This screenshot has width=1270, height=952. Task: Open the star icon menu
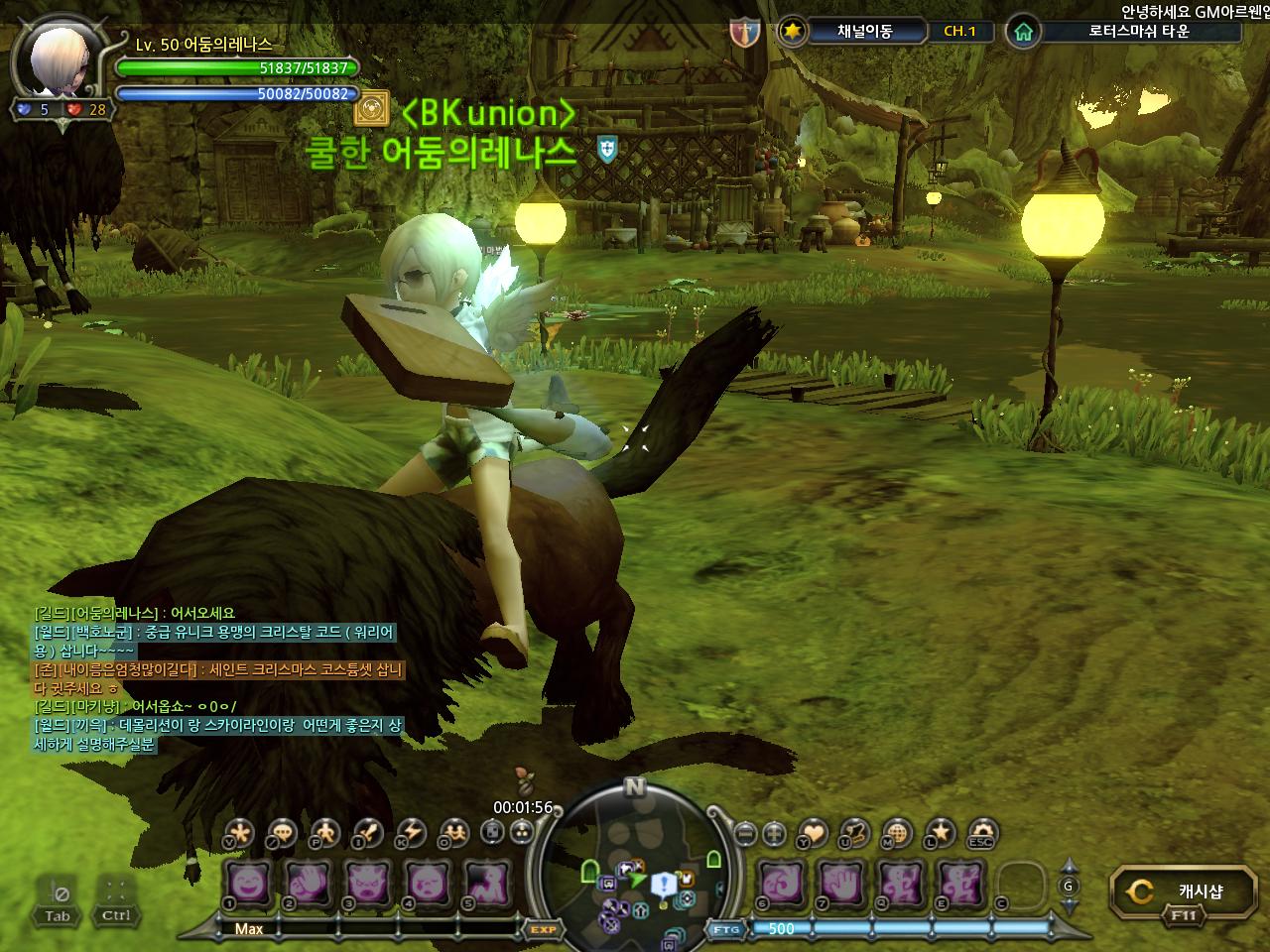tap(940, 833)
